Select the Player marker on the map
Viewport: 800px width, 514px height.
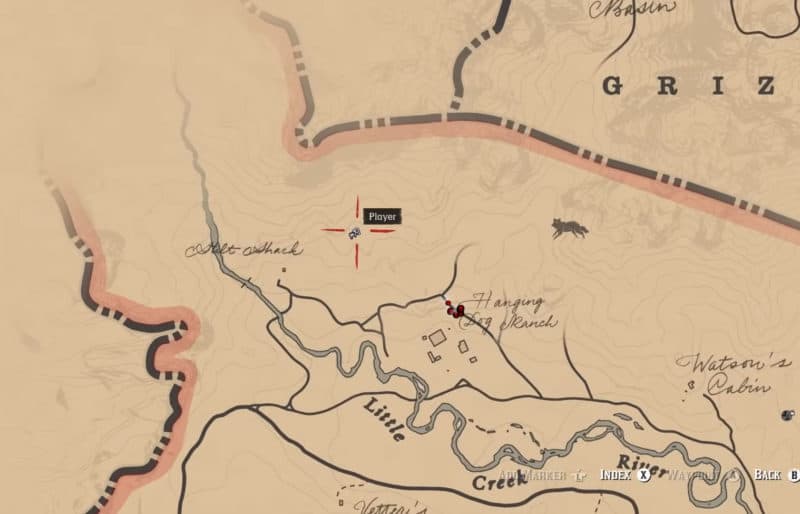click(x=356, y=232)
